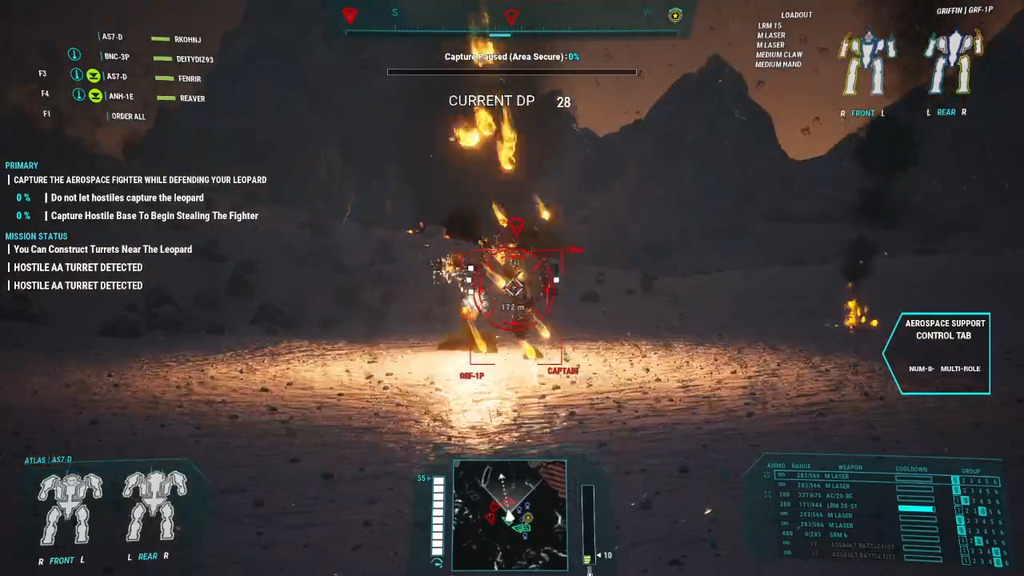This screenshot has width=1024, height=576.
Task: Open the Aerospace Support control tab
Action: (944, 351)
